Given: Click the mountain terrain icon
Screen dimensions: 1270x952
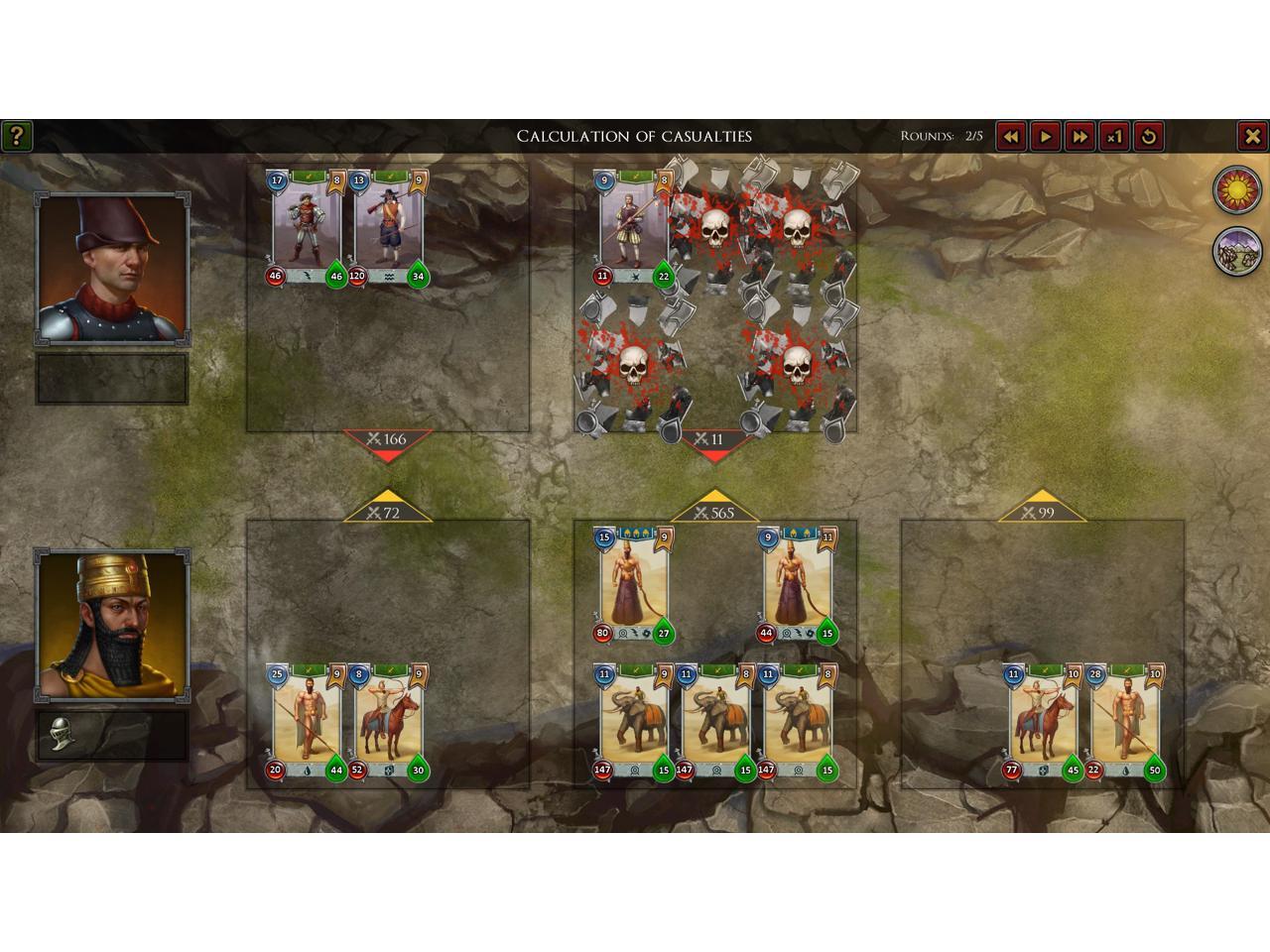Looking at the screenshot, I should (1237, 251).
